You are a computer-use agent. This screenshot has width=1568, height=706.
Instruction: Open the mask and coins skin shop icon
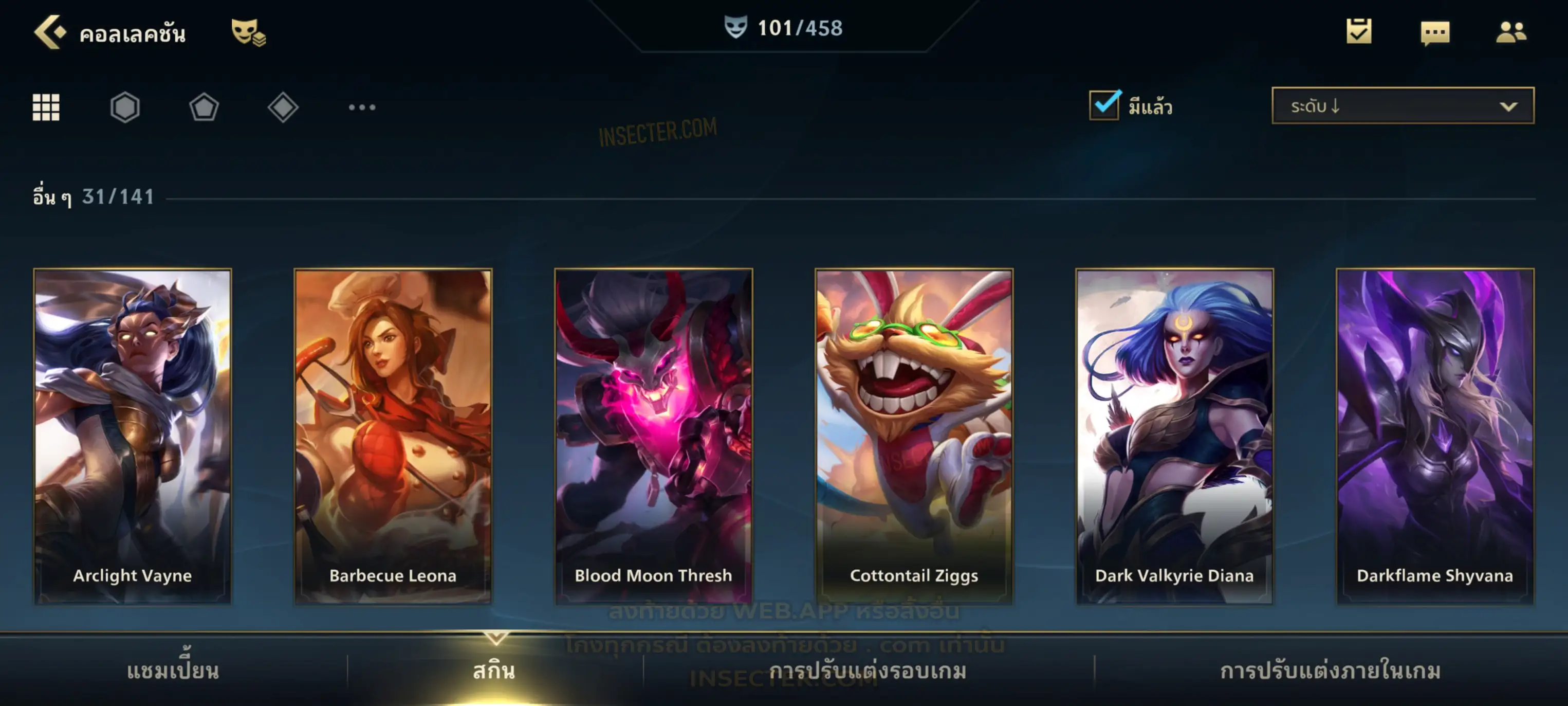coord(248,33)
